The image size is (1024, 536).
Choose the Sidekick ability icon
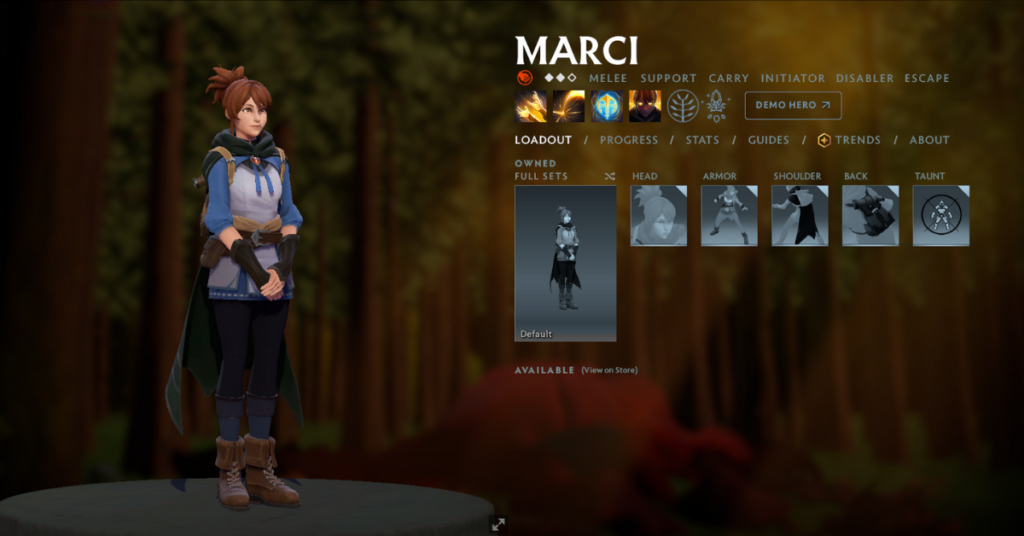[607, 106]
